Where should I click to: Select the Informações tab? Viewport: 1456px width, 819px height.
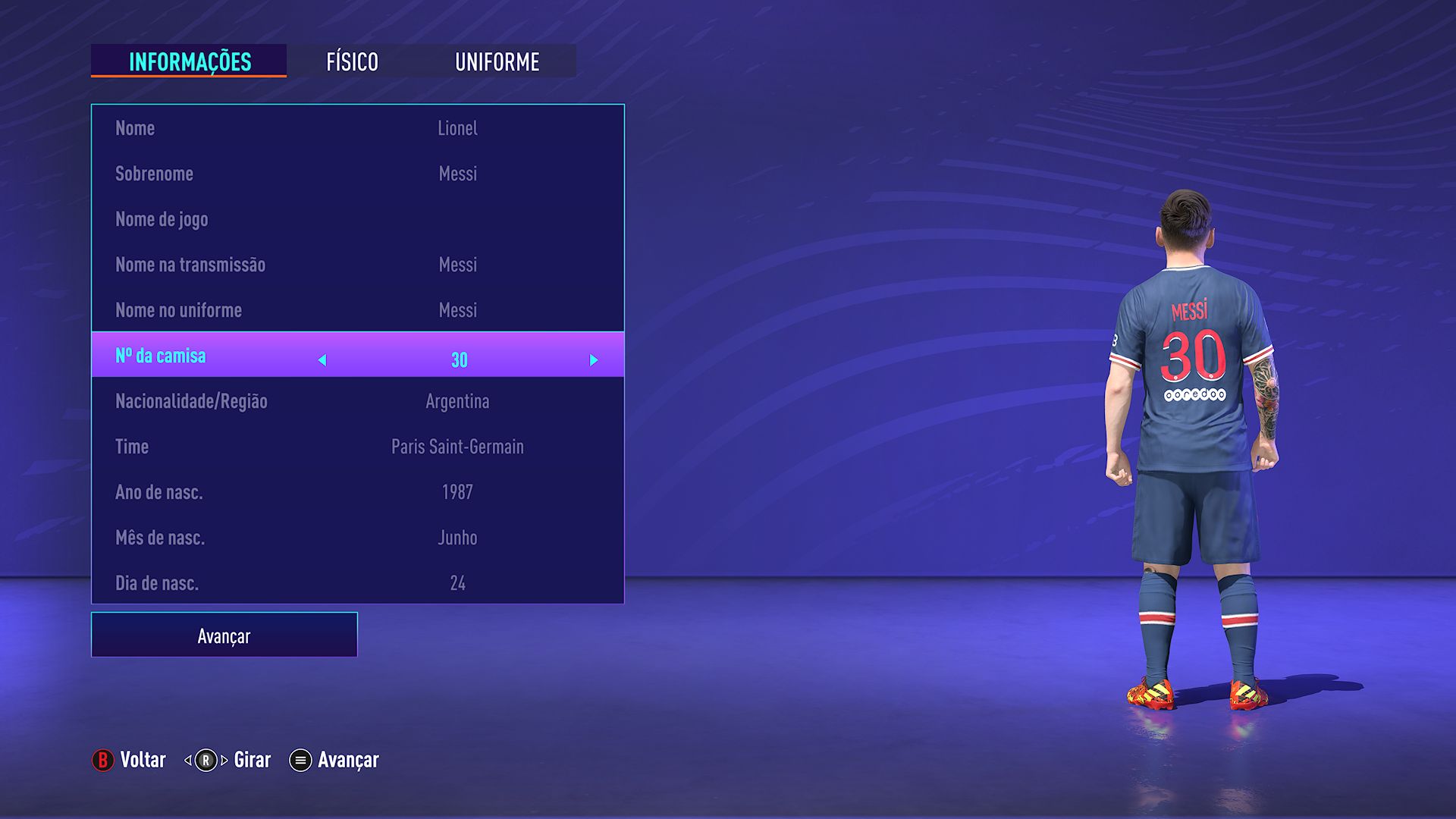coord(189,62)
